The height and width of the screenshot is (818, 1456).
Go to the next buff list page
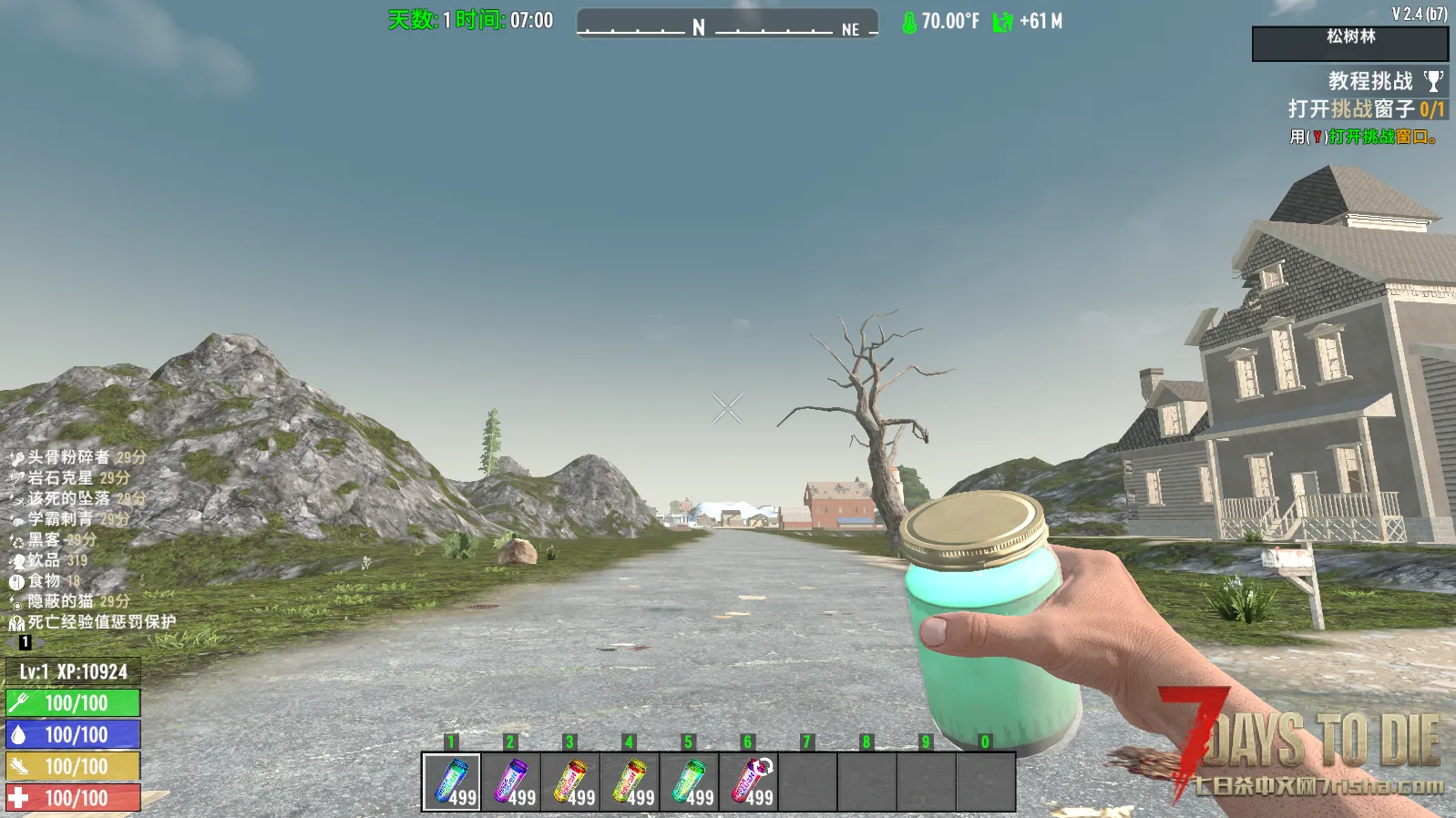(39, 642)
